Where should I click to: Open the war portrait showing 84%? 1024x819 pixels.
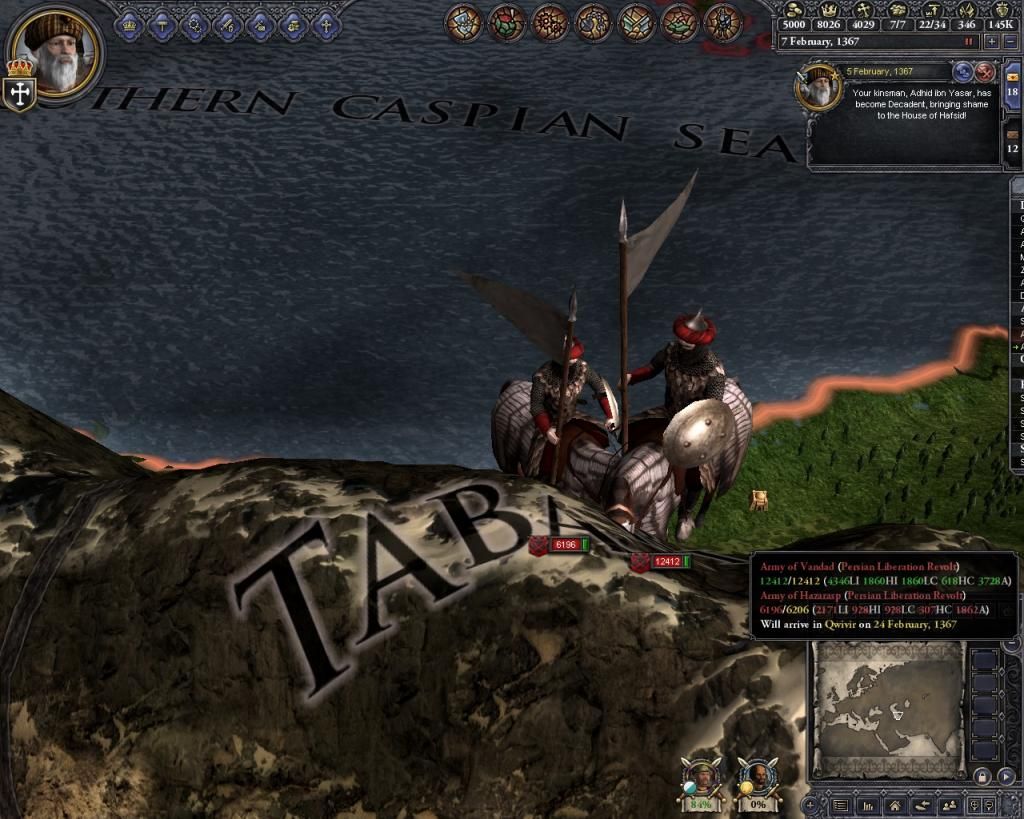coord(702,778)
